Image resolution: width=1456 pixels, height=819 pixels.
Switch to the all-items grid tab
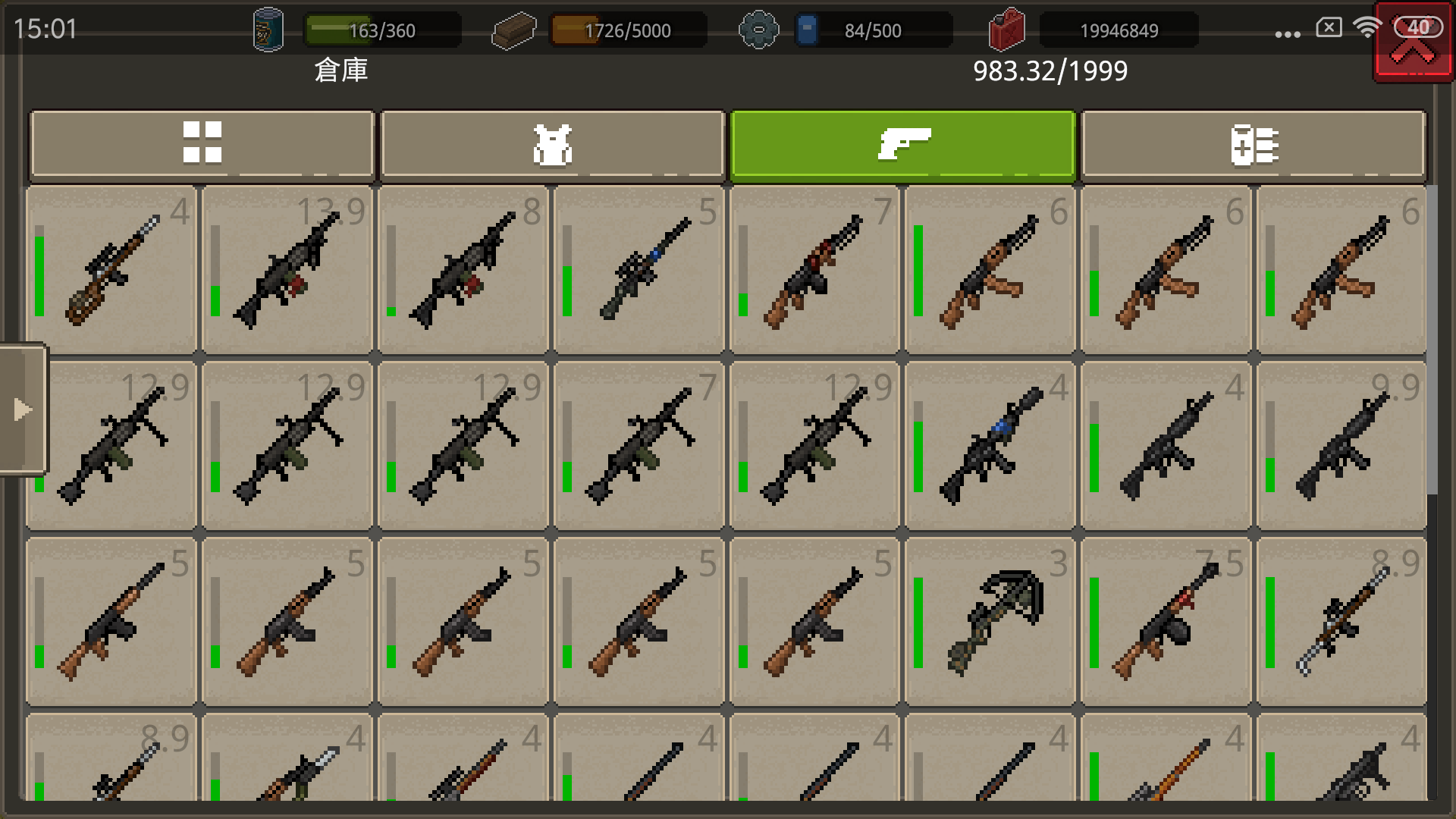click(202, 144)
